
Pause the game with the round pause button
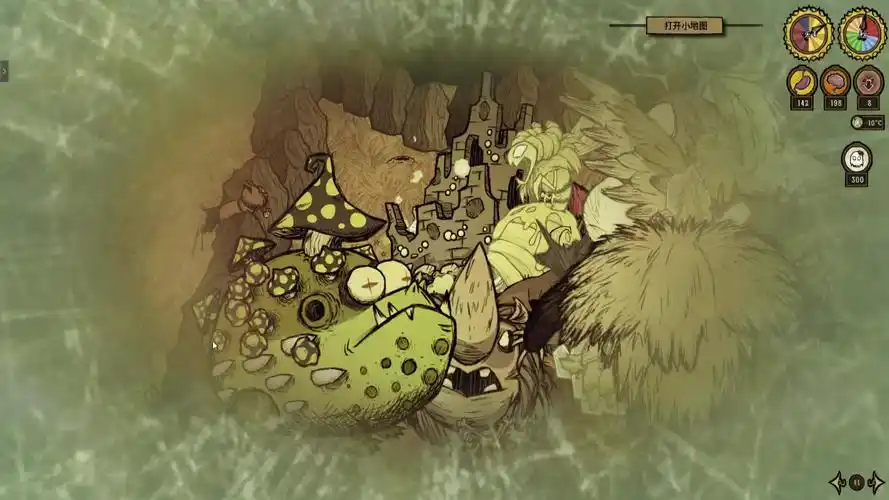click(x=857, y=481)
